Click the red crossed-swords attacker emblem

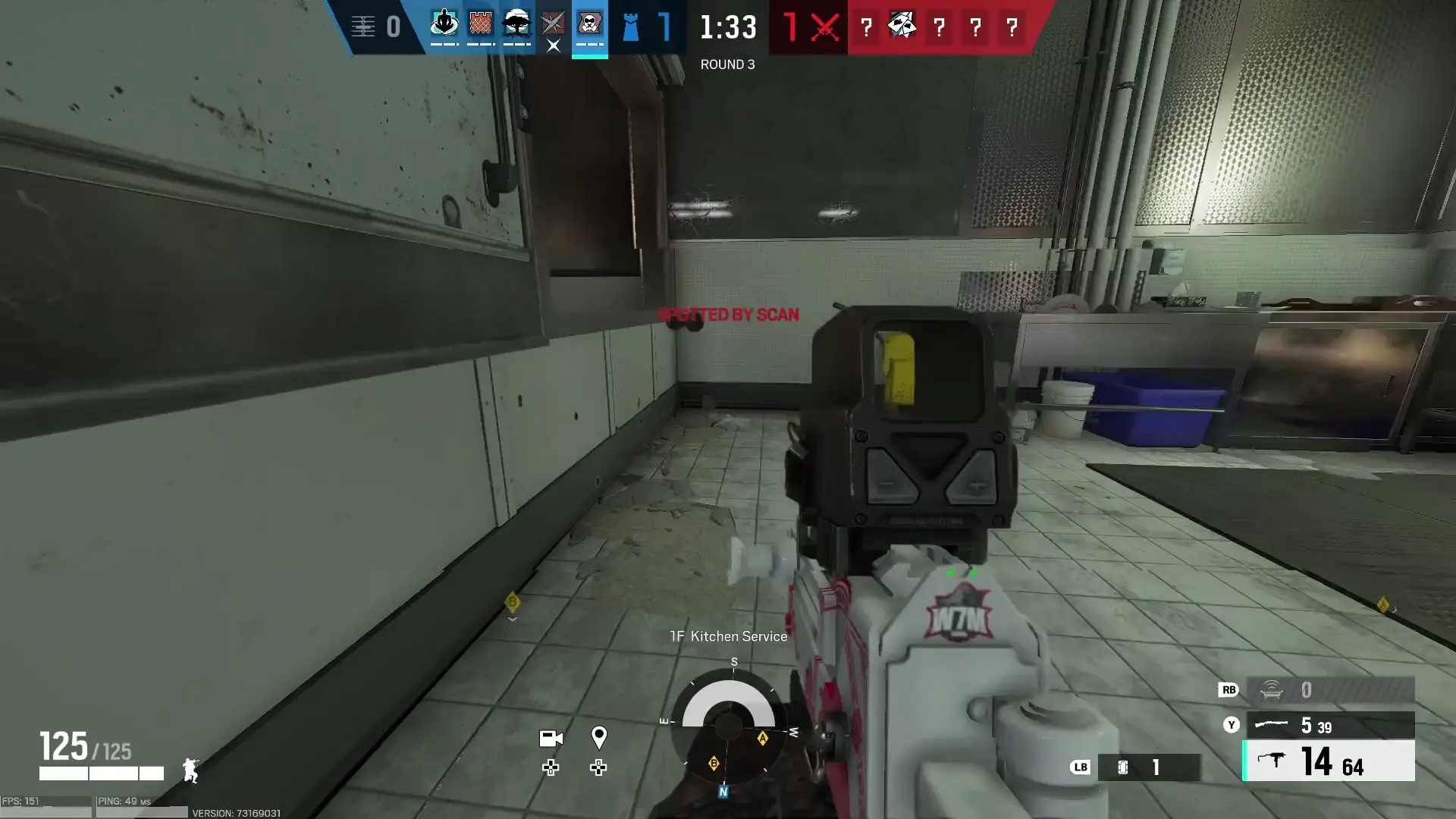[x=821, y=28]
